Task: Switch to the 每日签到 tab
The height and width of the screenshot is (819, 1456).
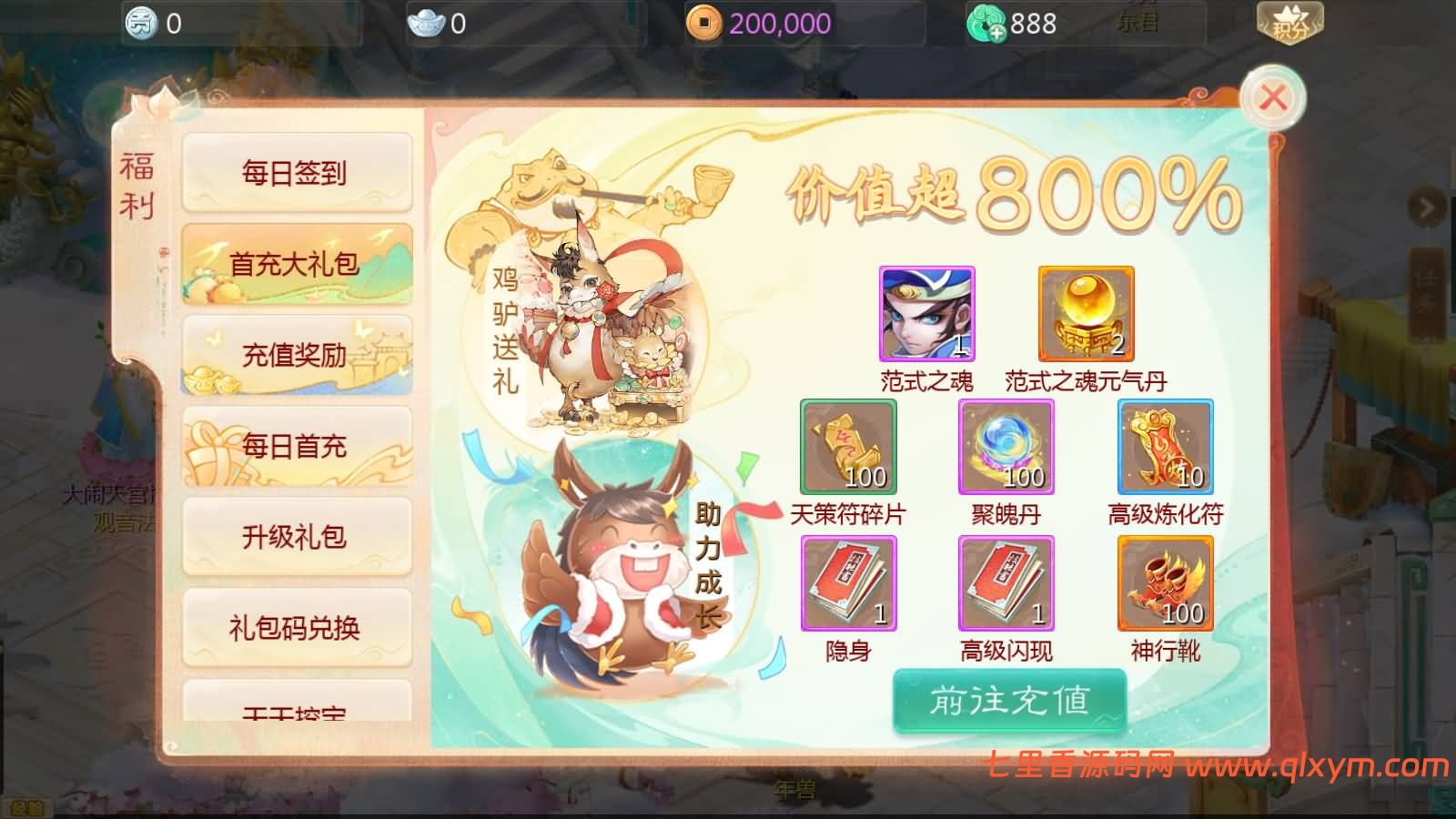Action: pyautogui.click(x=296, y=173)
